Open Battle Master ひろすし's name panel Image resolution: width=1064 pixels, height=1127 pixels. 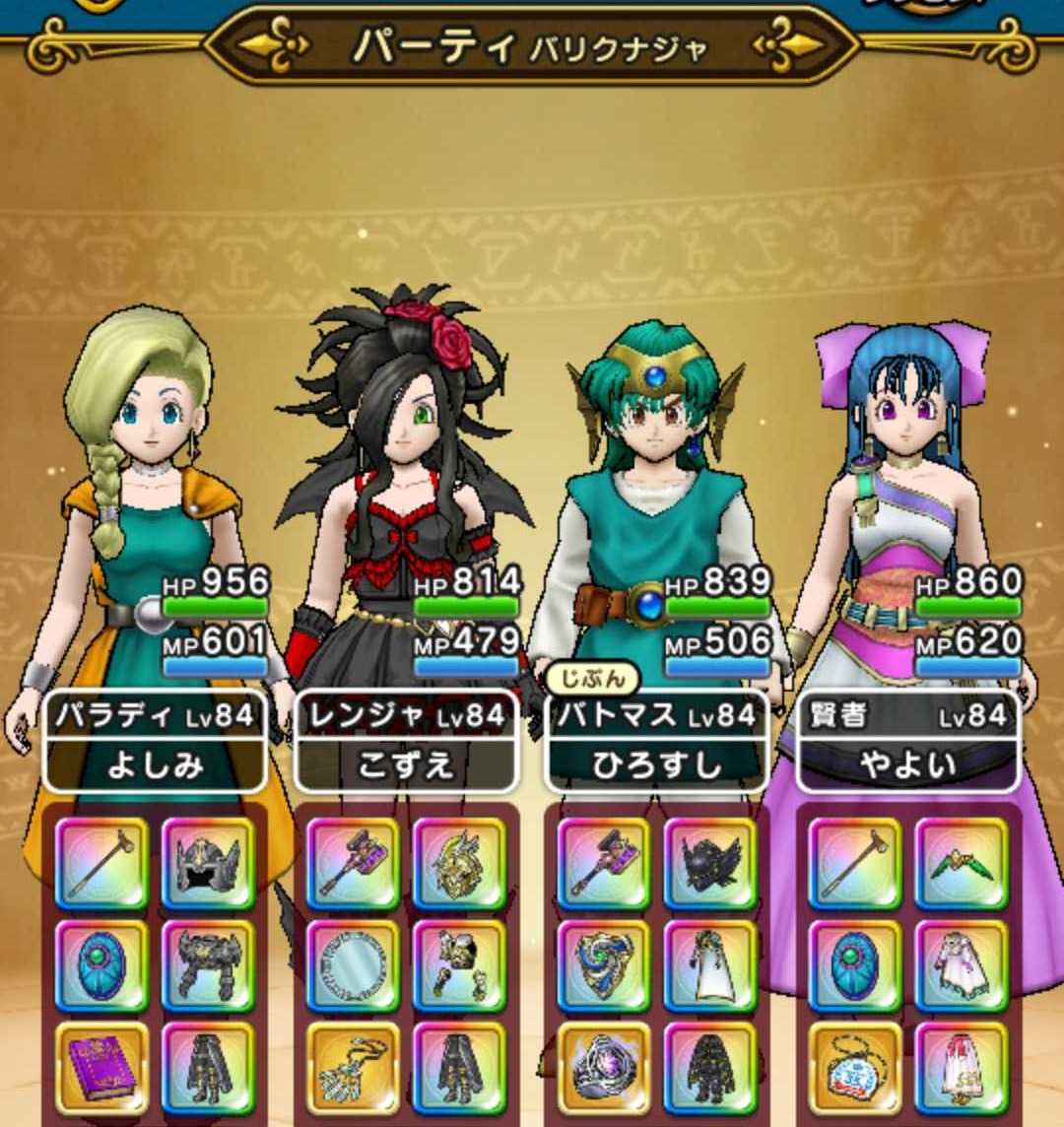pos(657,741)
